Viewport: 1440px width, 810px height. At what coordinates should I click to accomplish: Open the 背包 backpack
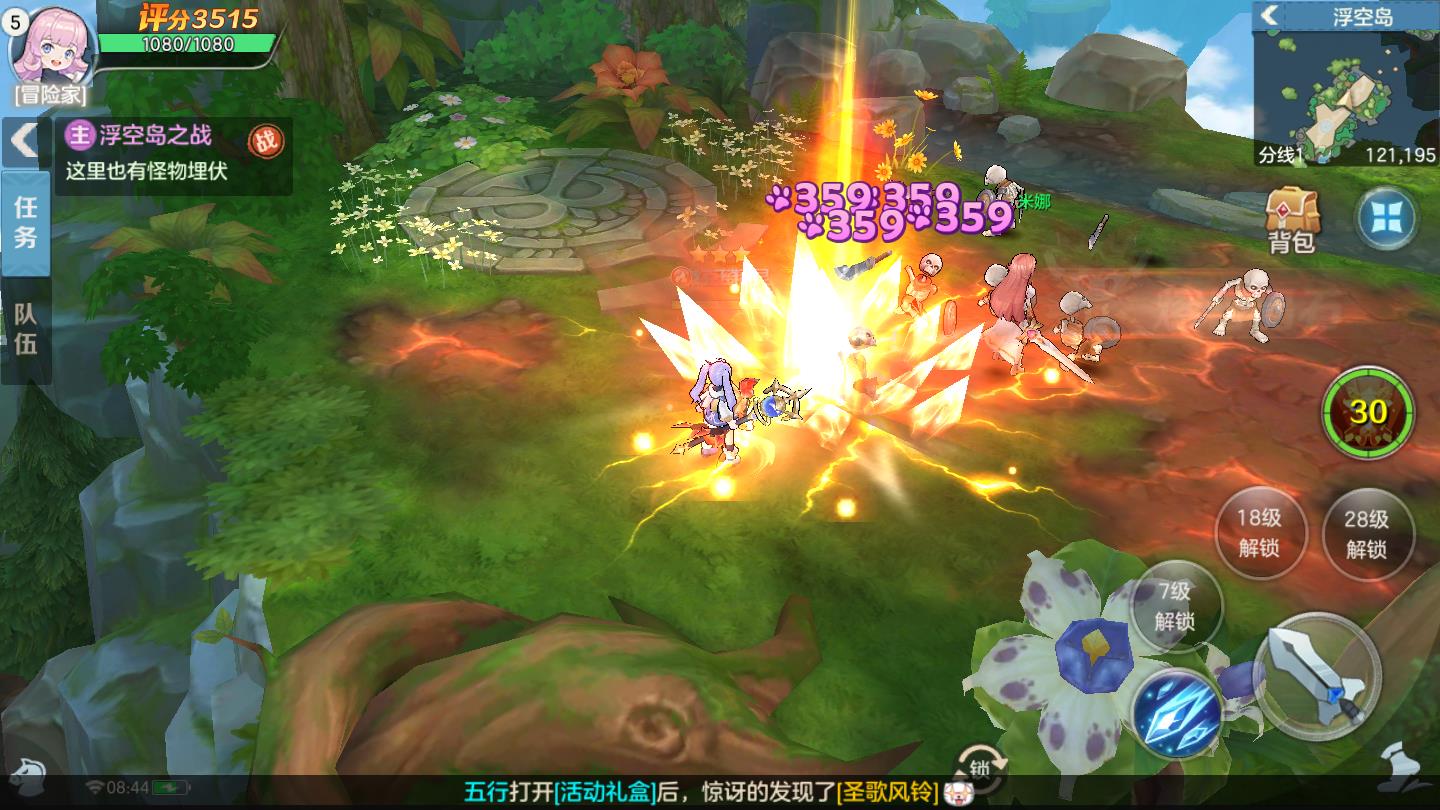pos(1292,220)
